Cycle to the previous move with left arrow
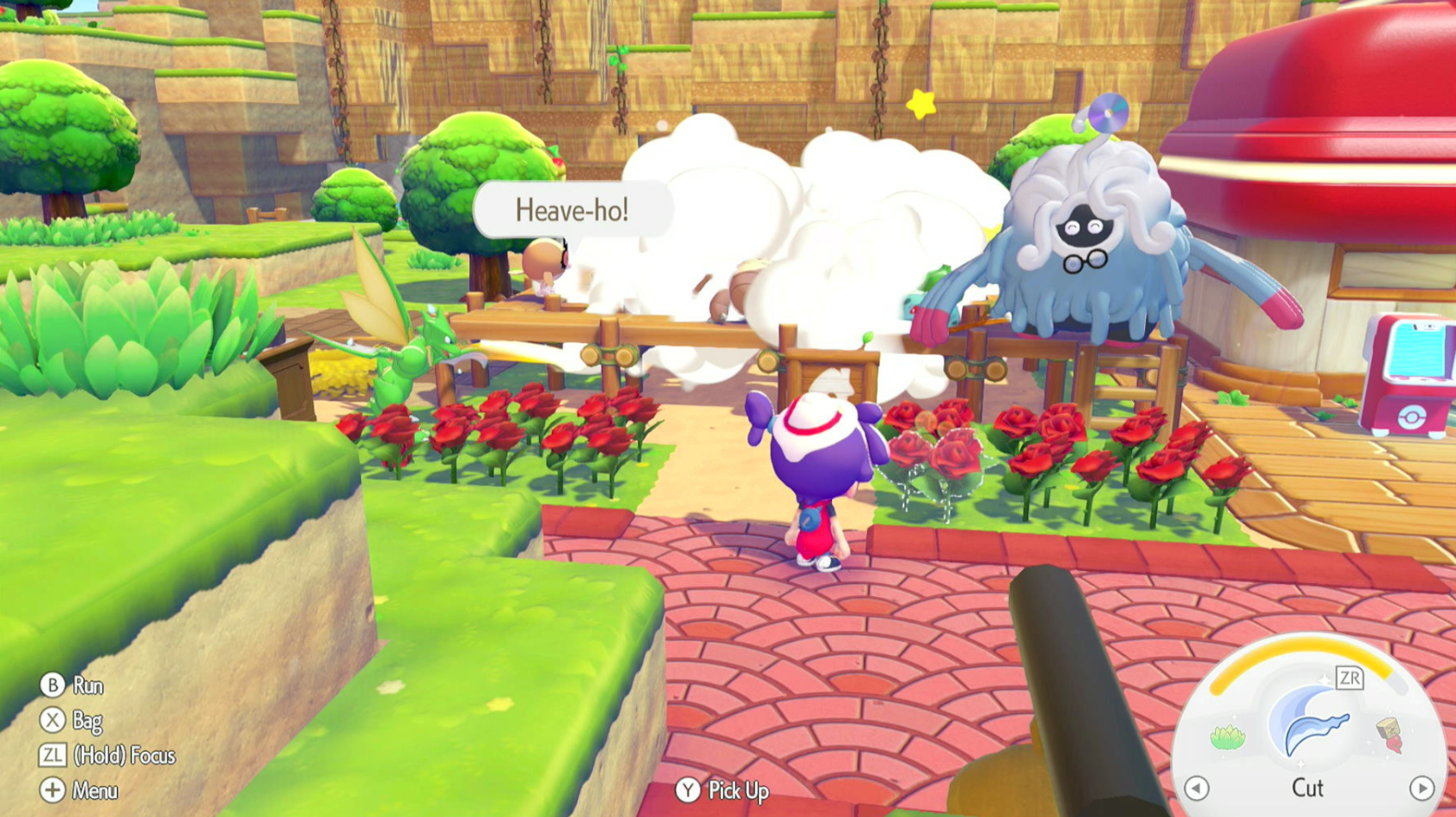The height and width of the screenshot is (817, 1456). pos(1196,788)
